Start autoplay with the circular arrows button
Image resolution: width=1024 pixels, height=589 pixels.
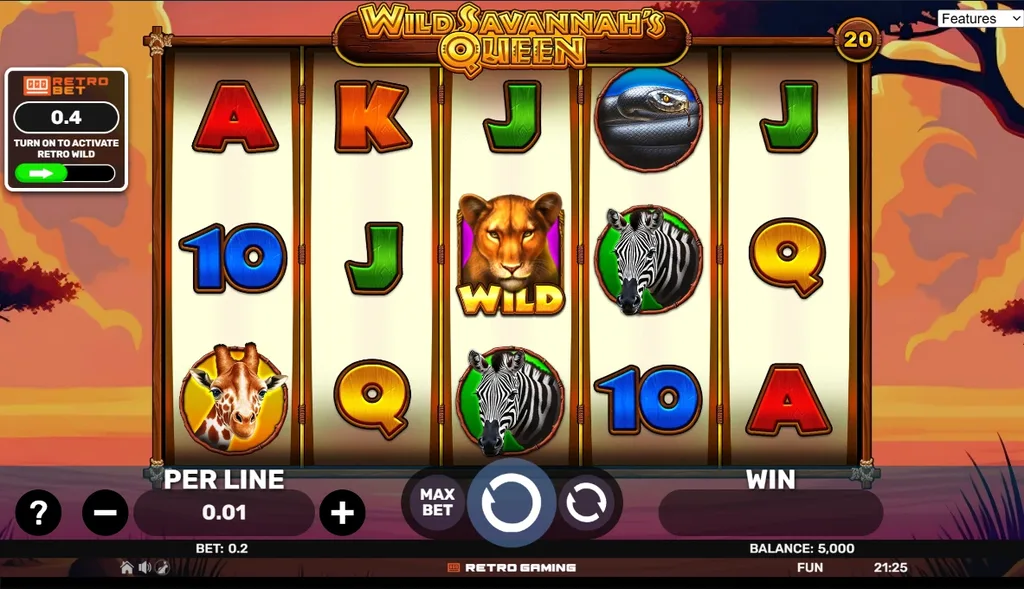(585, 504)
